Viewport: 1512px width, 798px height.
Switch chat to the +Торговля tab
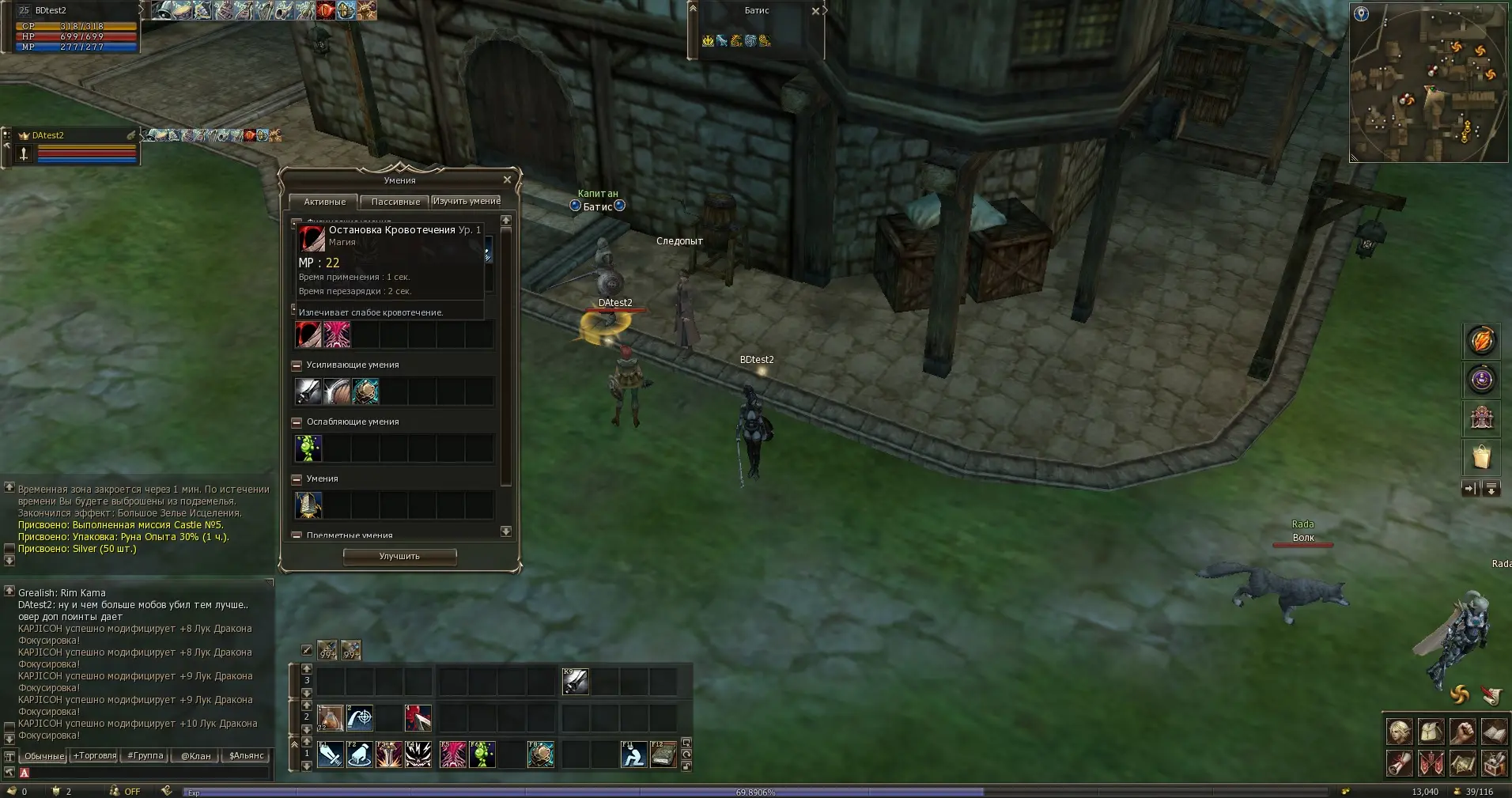(94, 756)
